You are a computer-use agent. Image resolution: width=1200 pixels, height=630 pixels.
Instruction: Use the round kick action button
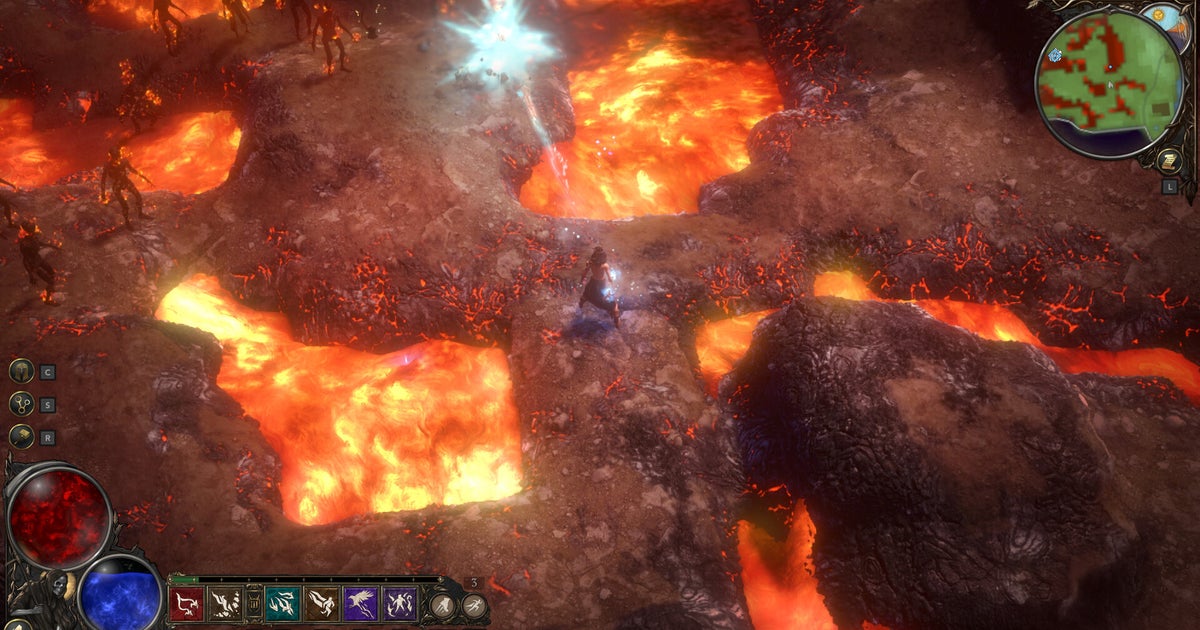441,606
